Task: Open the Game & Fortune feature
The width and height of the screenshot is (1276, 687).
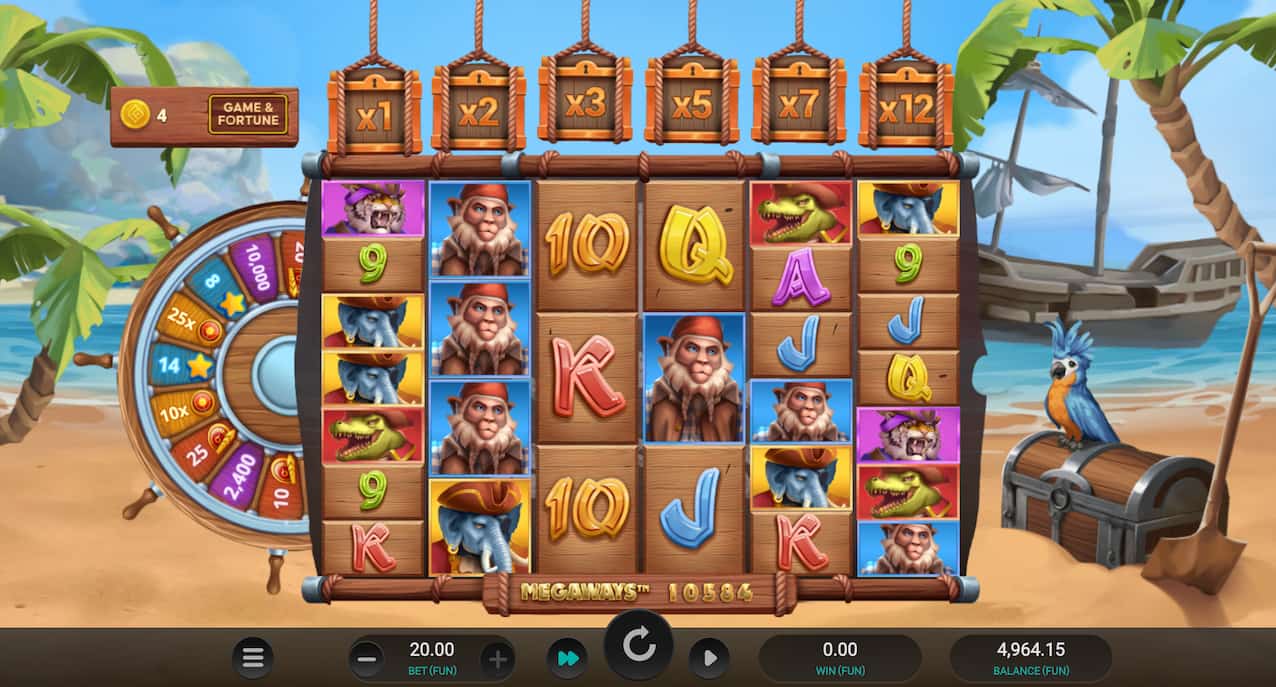Action: point(247,115)
